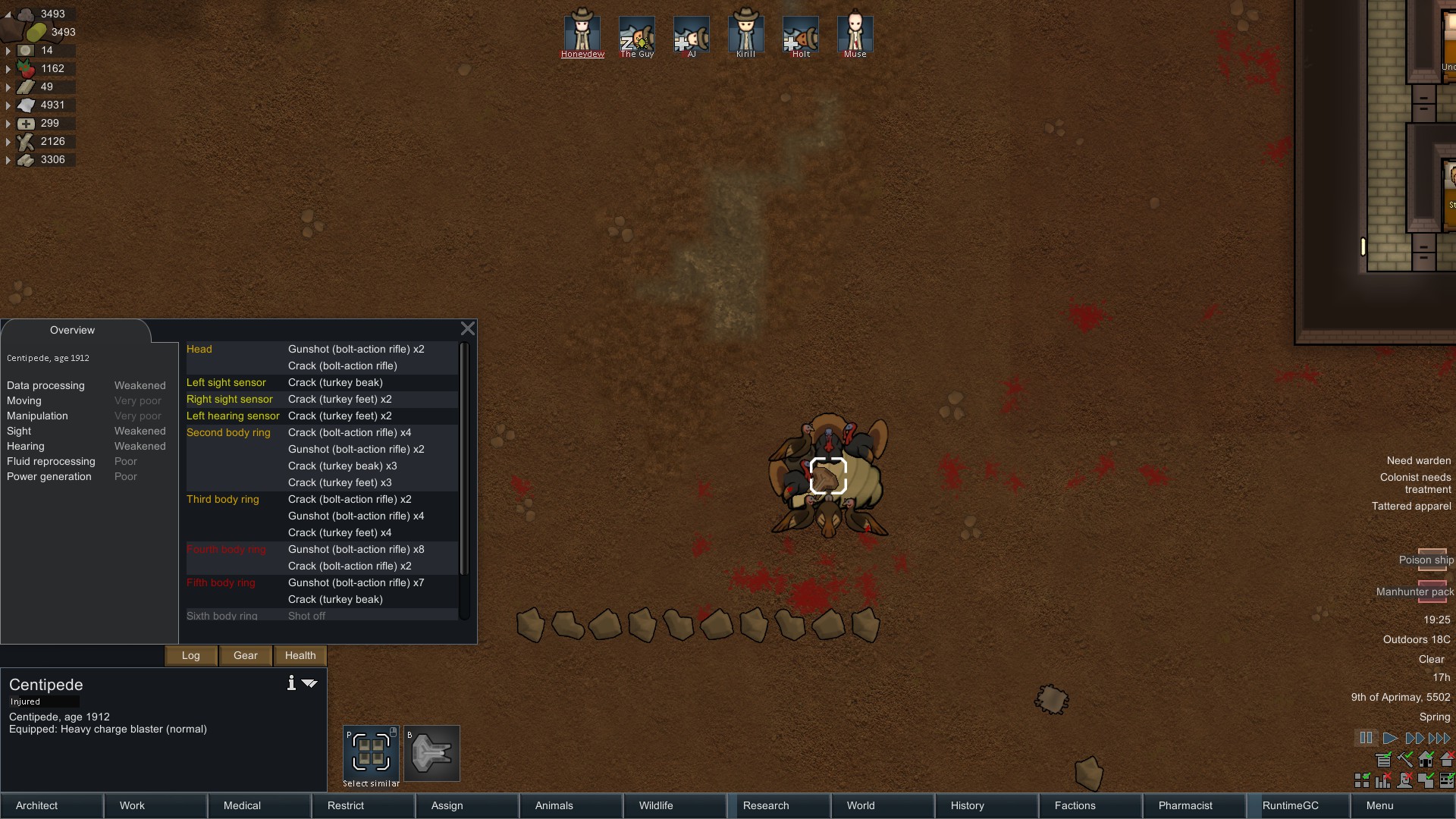Toggle the categorized resource readout icon

[1382, 760]
